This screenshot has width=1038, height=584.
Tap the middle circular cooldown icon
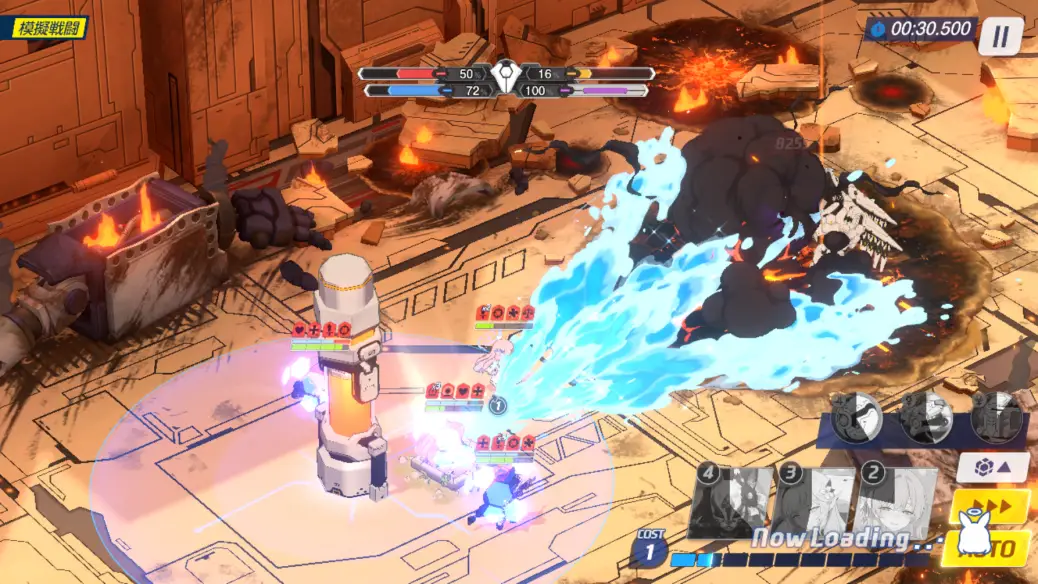click(x=925, y=416)
